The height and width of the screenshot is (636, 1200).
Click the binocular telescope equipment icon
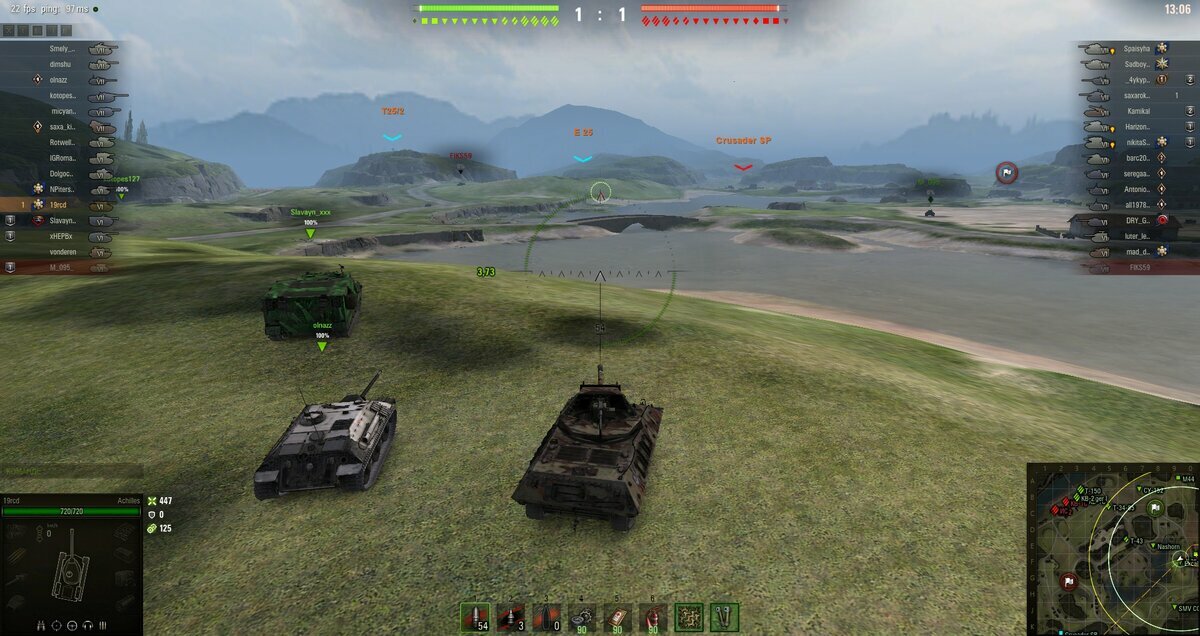pos(724,617)
